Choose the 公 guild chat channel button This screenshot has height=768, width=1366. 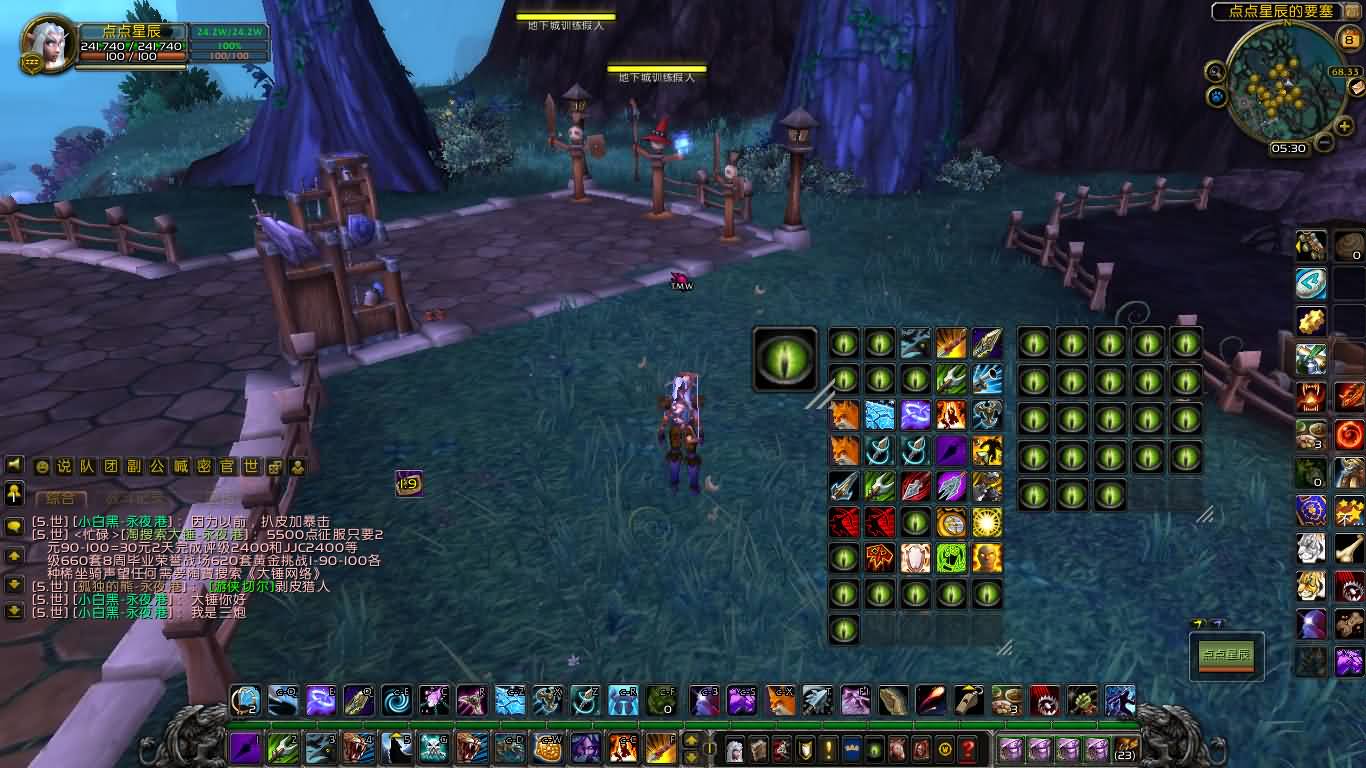coord(157,467)
